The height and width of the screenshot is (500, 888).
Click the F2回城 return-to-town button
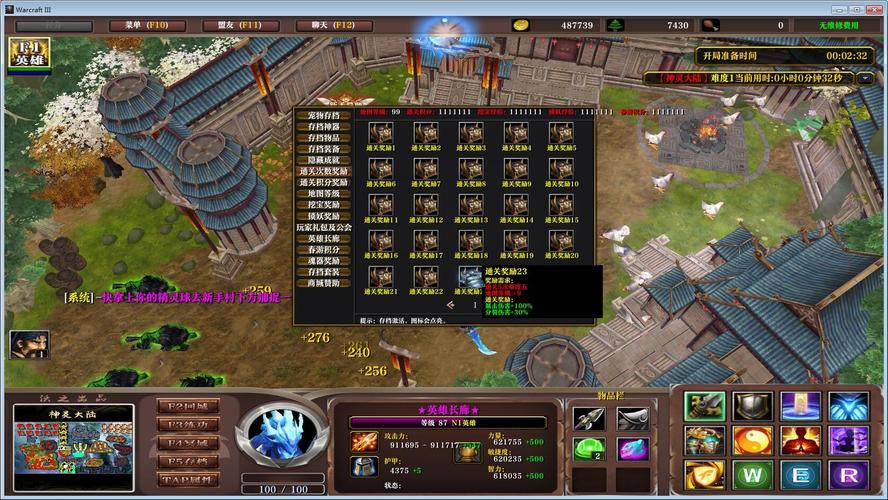coord(187,406)
